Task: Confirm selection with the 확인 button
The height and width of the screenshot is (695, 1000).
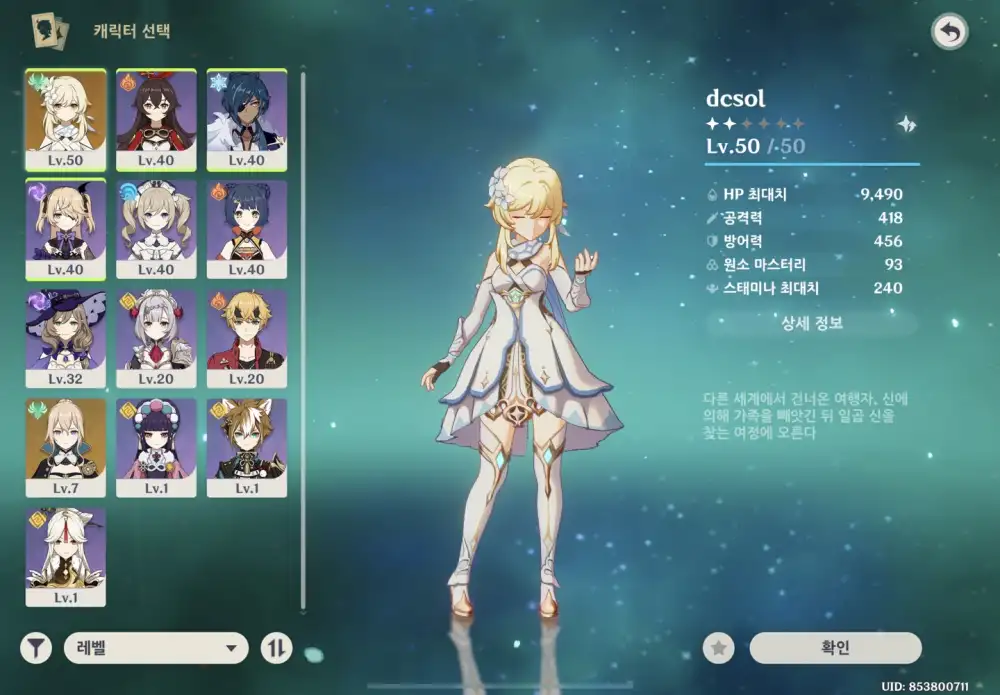Action: pyautogui.click(x=835, y=648)
